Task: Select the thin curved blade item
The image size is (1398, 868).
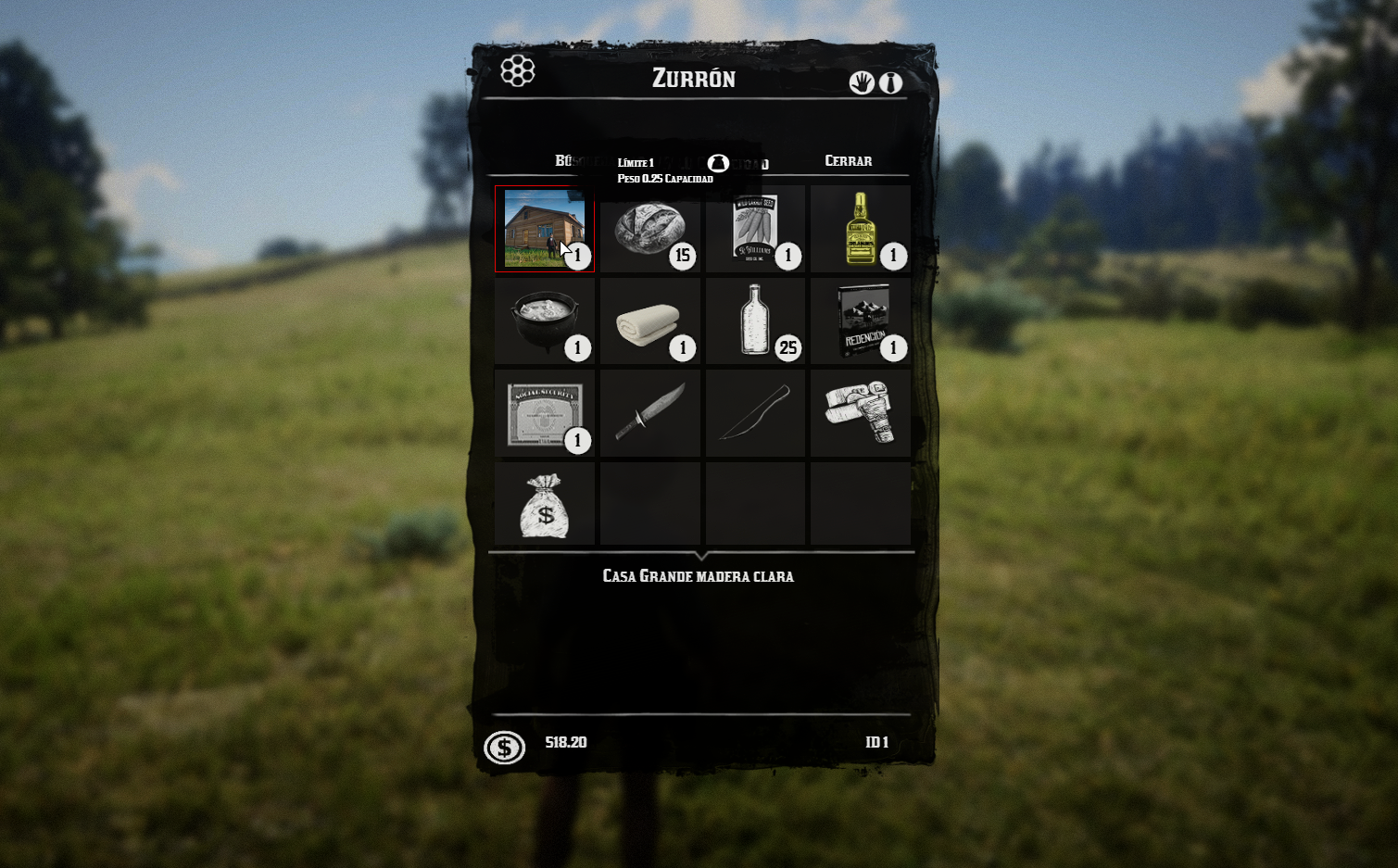Action: click(755, 413)
